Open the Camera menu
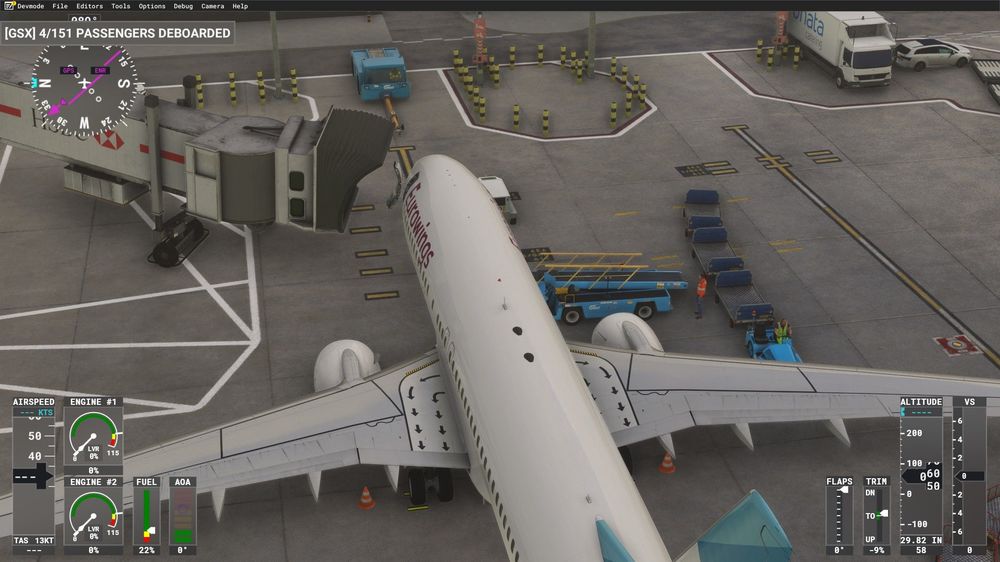The height and width of the screenshot is (562, 1000). (213, 6)
